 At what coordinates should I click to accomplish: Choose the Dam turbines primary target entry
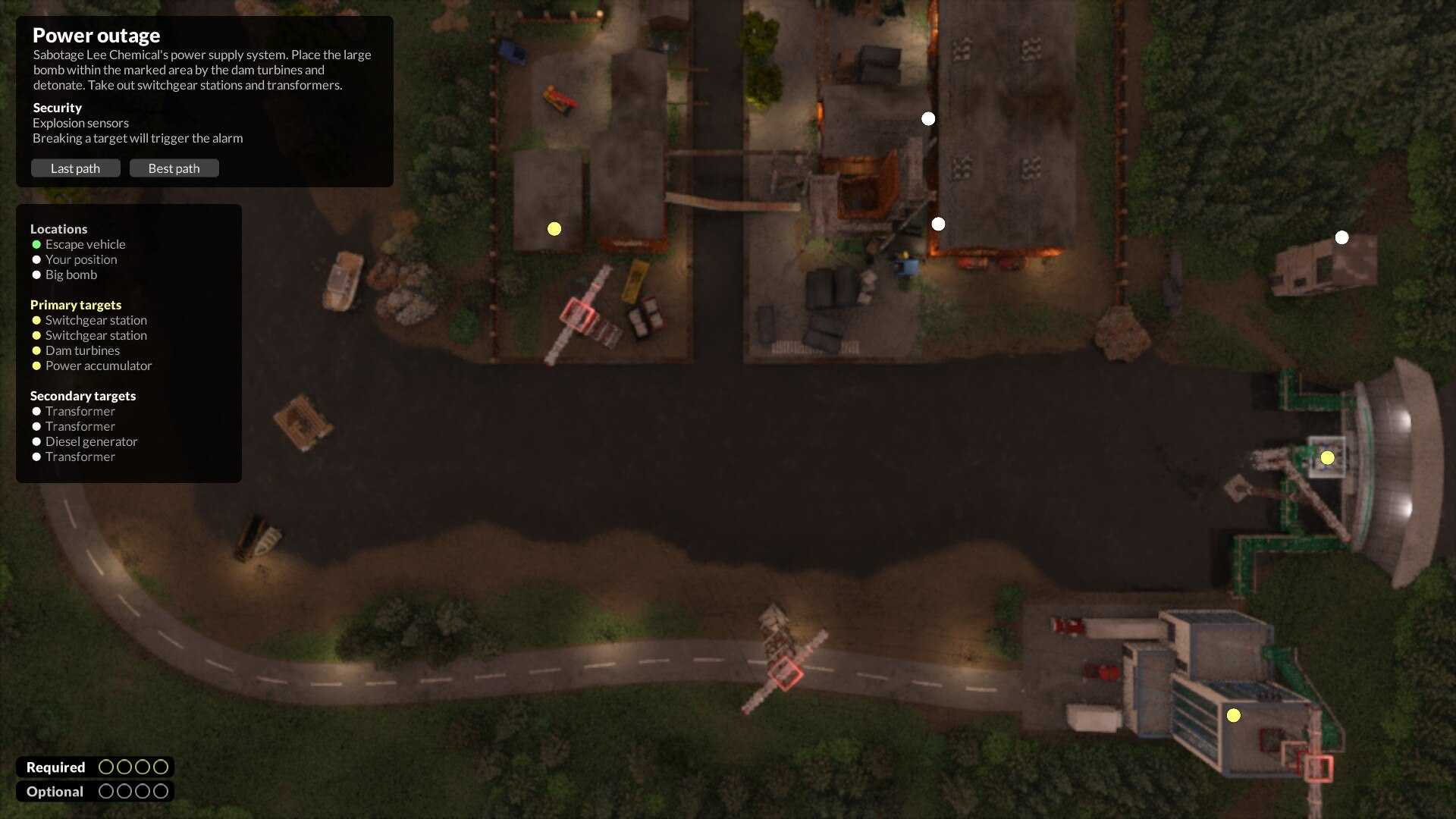(82, 350)
